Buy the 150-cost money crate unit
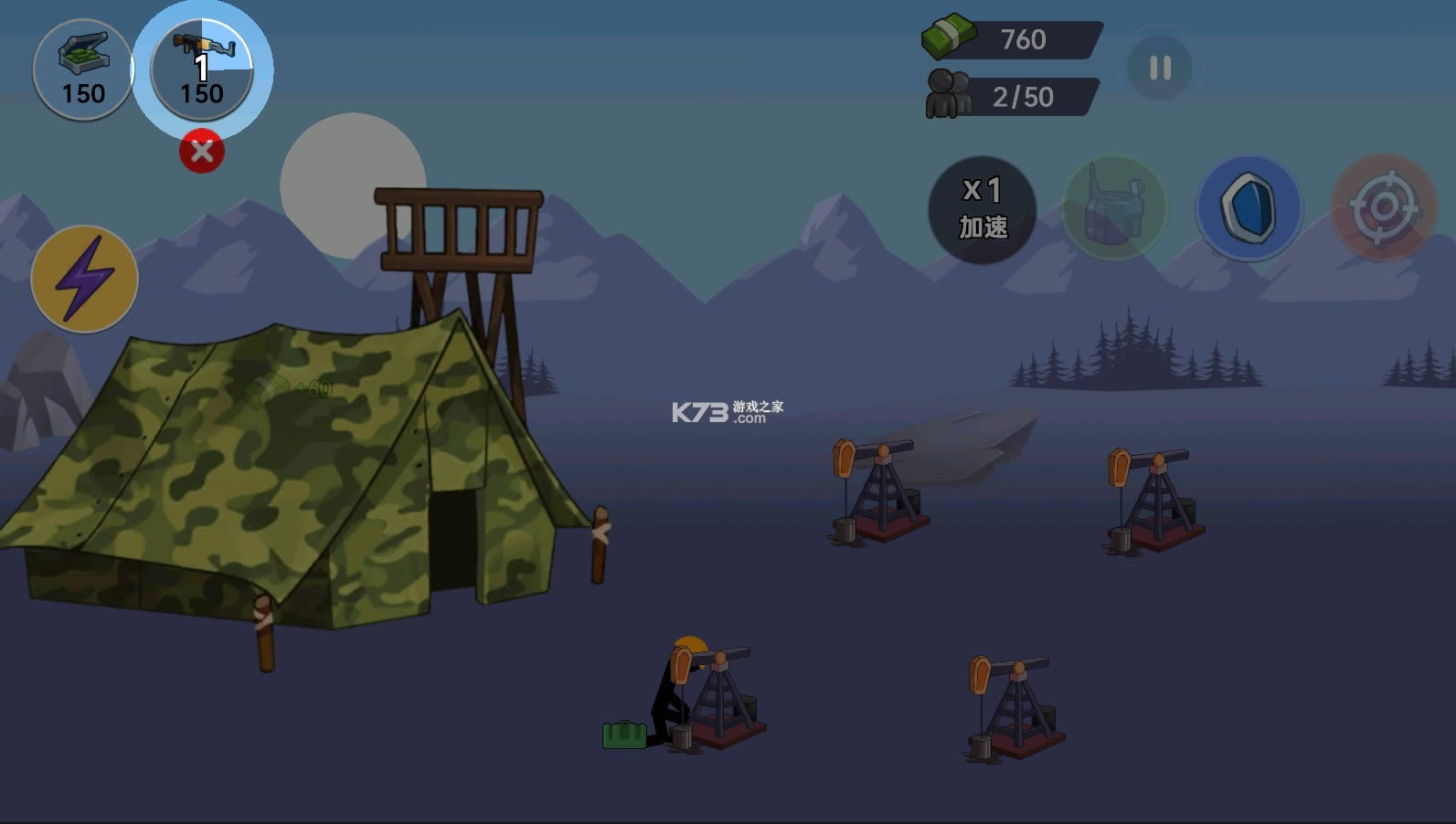Image resolution: width=1456 pixels, height=824 pixels. pyautogui.click(x=83, y=69)
